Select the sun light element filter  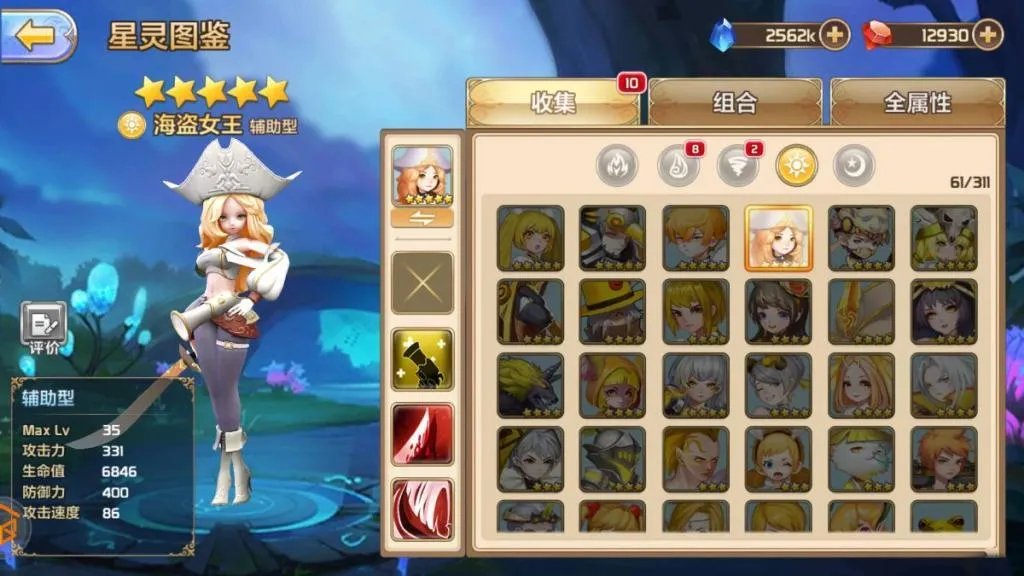click(x=797, y=165)
